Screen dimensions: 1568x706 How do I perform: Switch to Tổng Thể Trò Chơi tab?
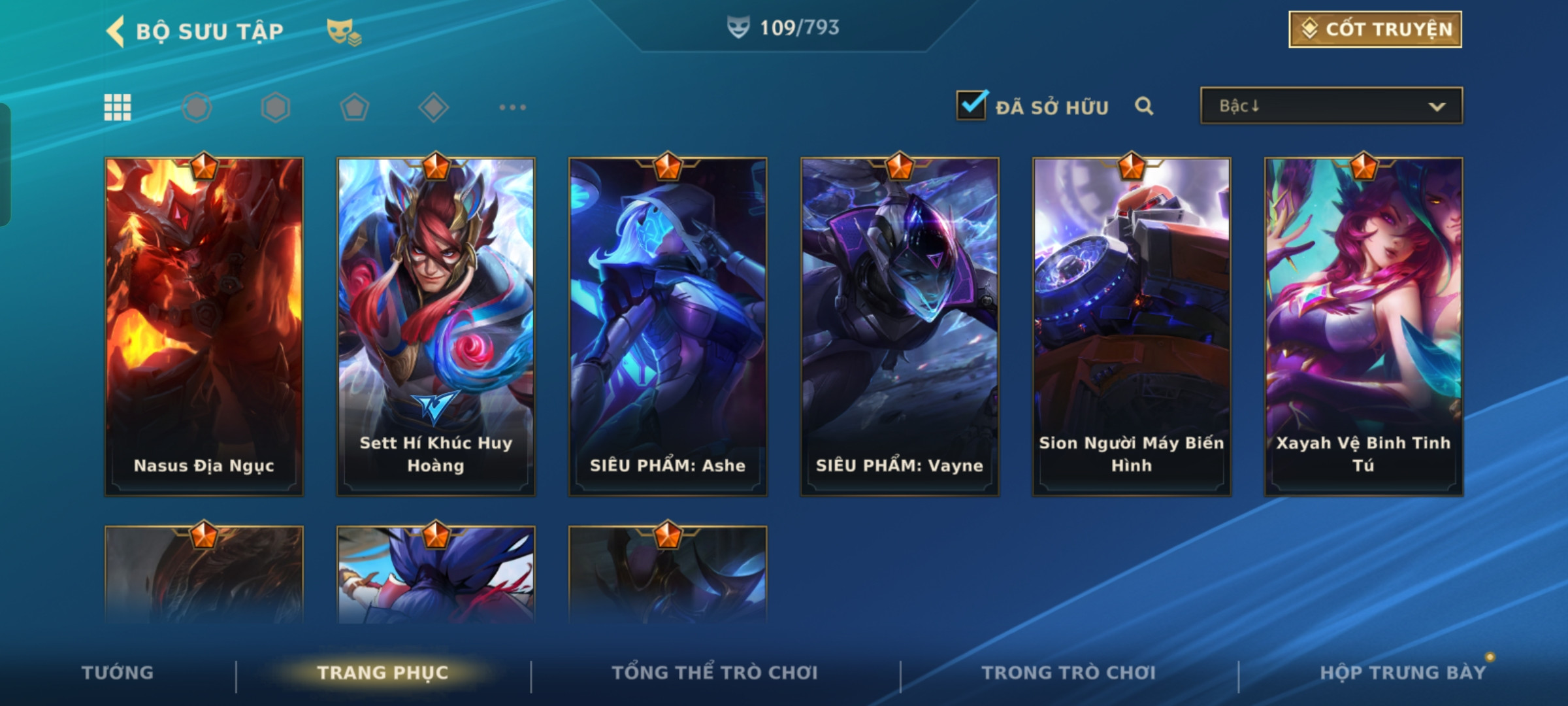[714, 673]
